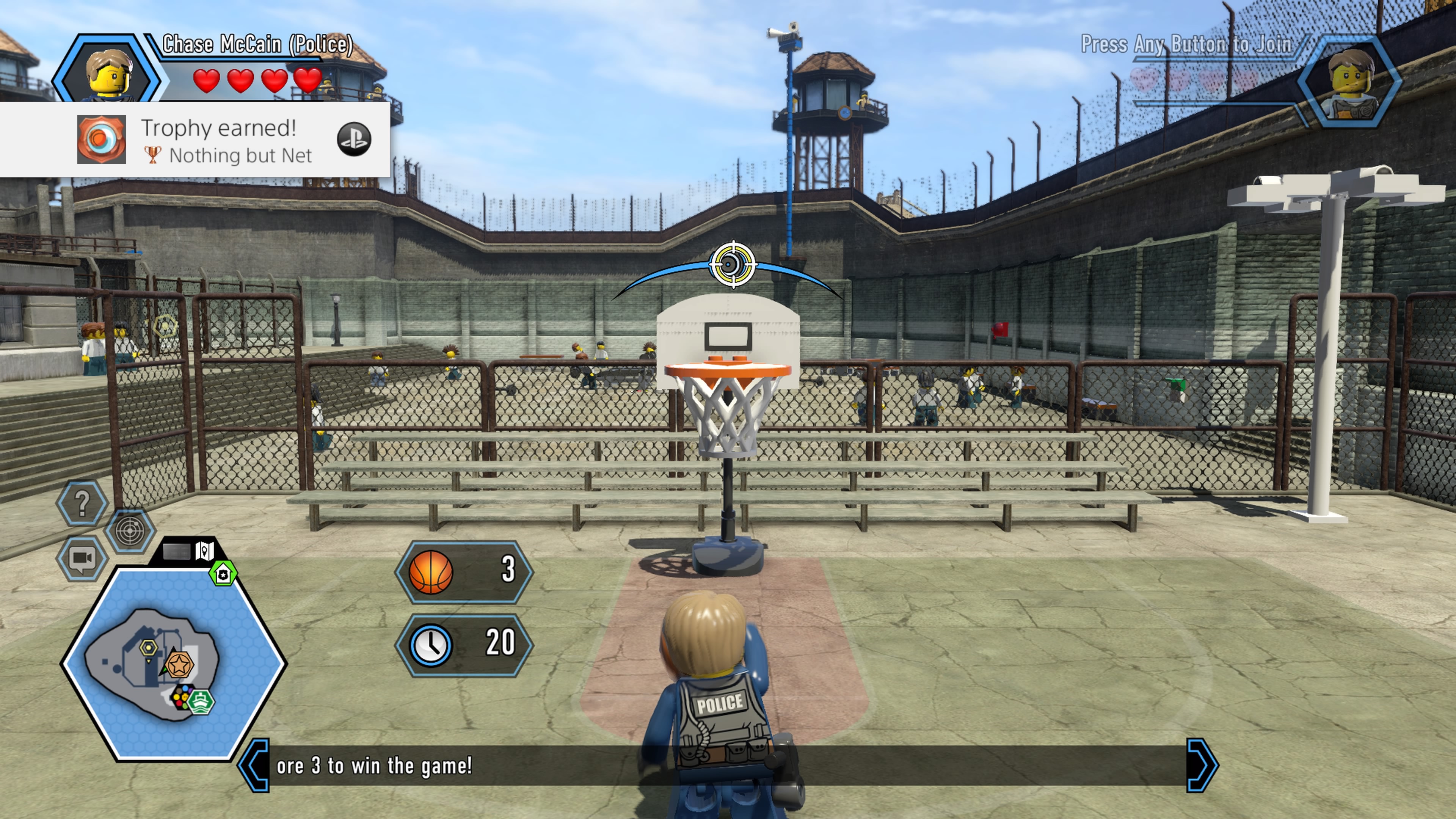Click the yellow hexagon marker on the minimap
Viewport: 1456px width, 819px height.
pos(148,647)
